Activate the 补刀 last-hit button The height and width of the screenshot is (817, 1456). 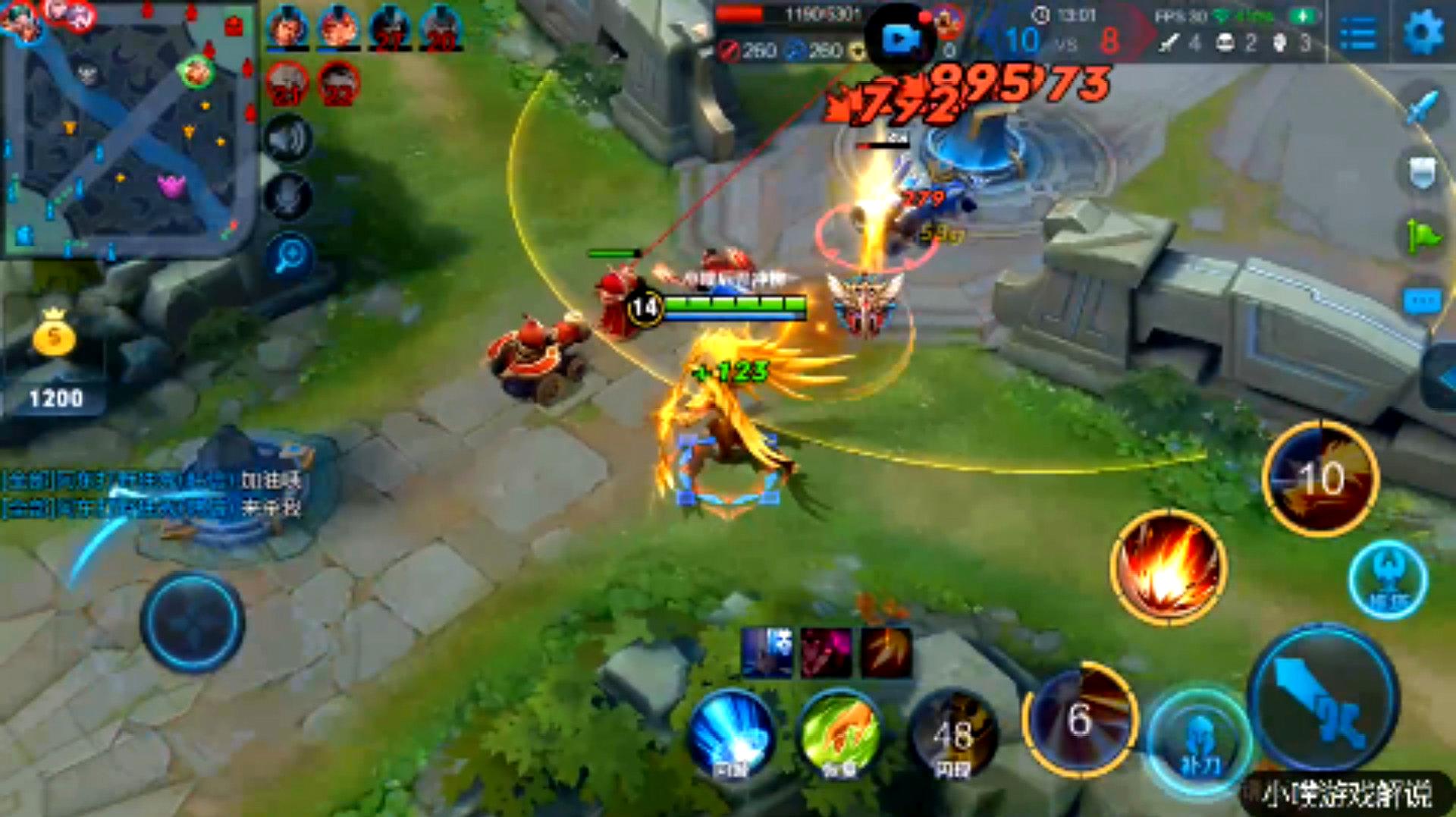1200,741
